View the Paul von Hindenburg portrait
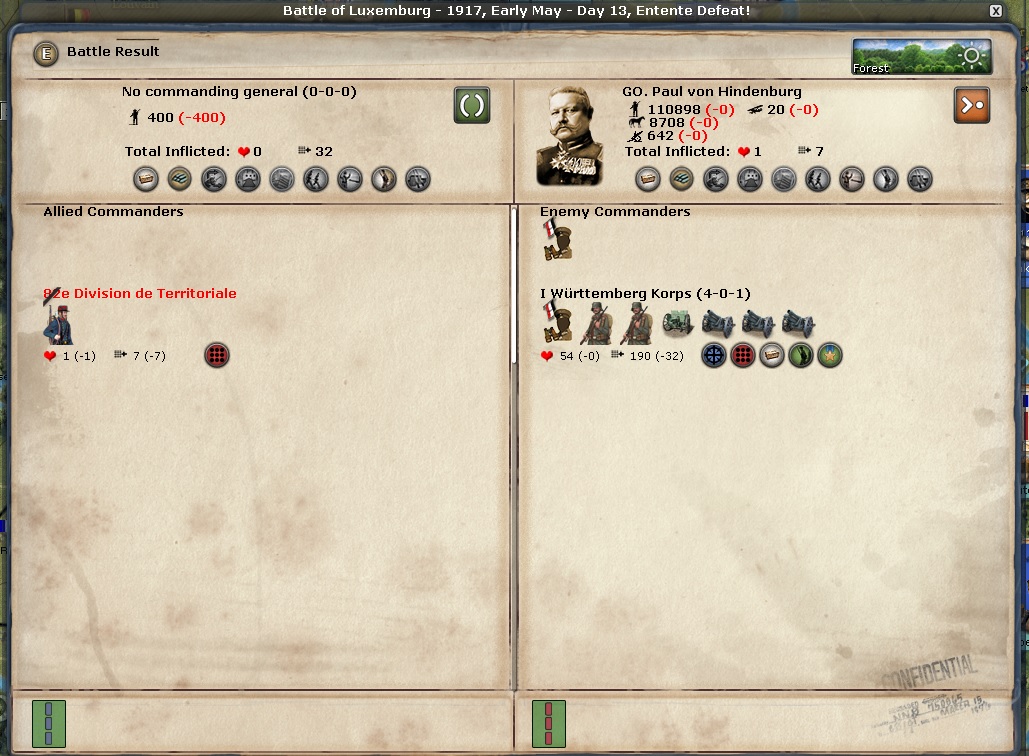Image resolution: width=1029 pixels, height=756 pixels. coord(569,136)
